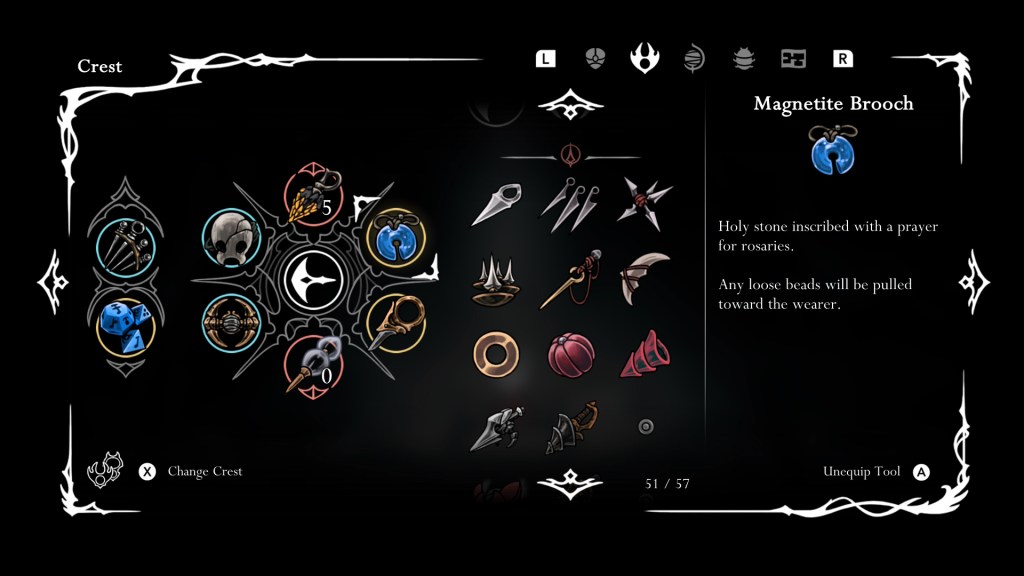The height and width of the screenshot is (576, 1024).
Task: Pick the red cone horn tool
Action: coord(644,354)
